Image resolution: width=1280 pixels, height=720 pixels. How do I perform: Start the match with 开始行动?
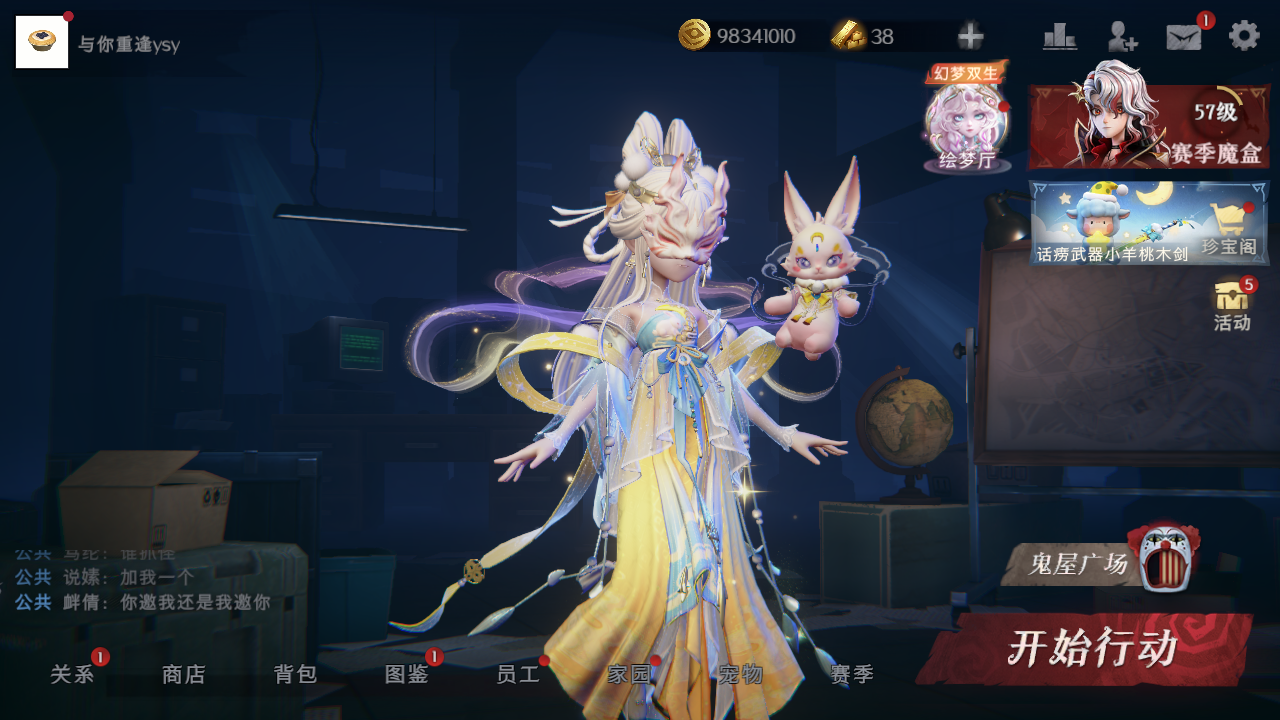[x=1088, y=649]
